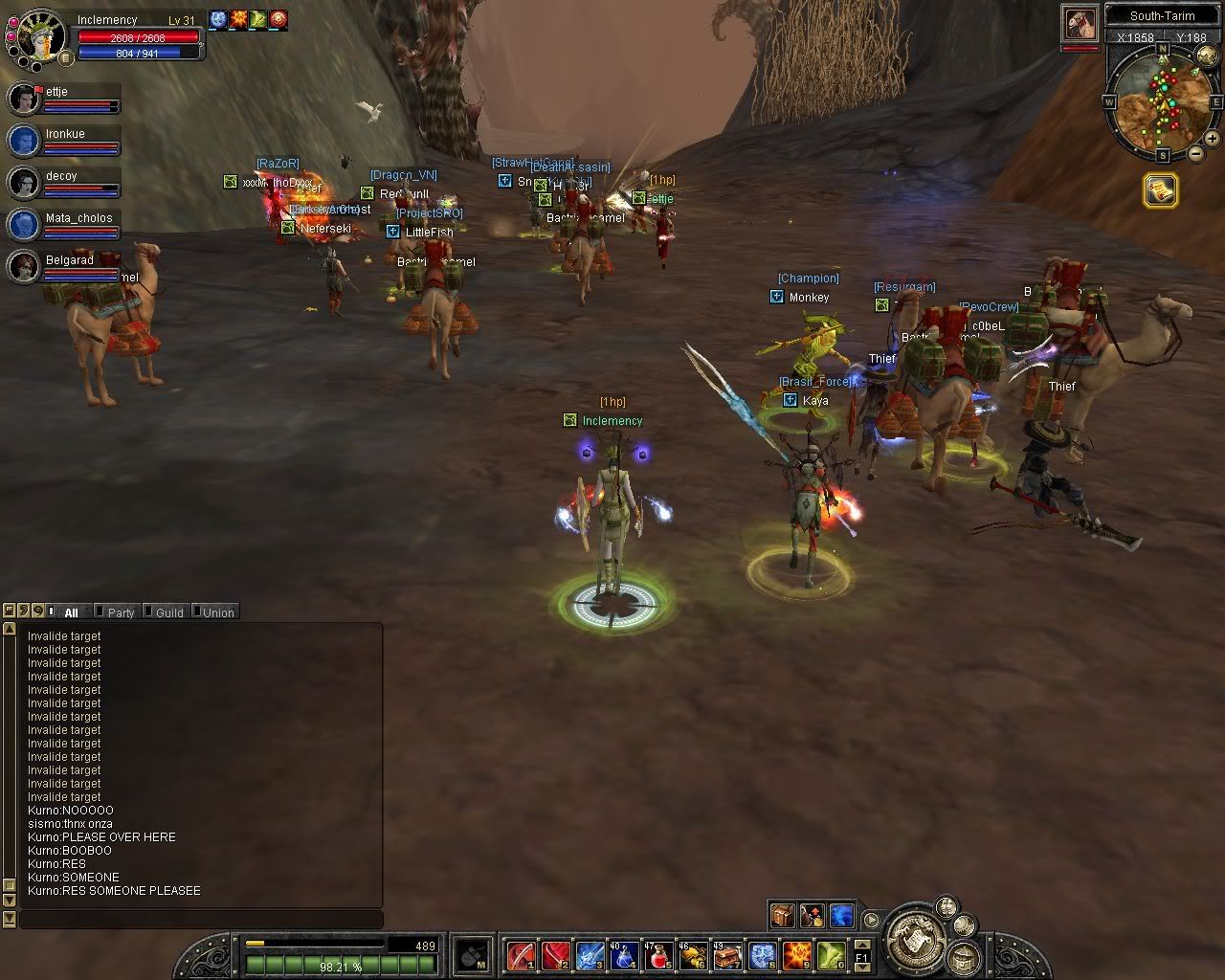
Task: Open the player portrait of Inclemency
Action: pyautogui.click(x=38, y=34)
